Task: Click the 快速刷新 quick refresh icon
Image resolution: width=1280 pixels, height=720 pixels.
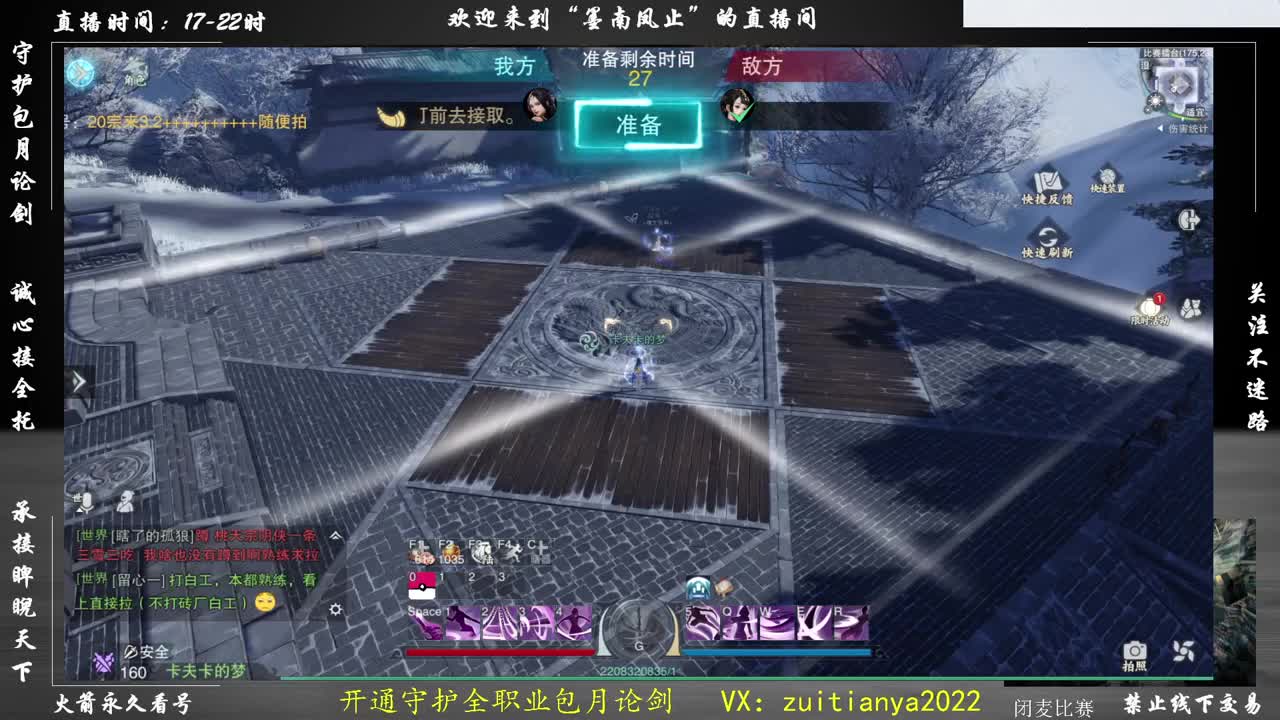Action: pos(1048,234)
